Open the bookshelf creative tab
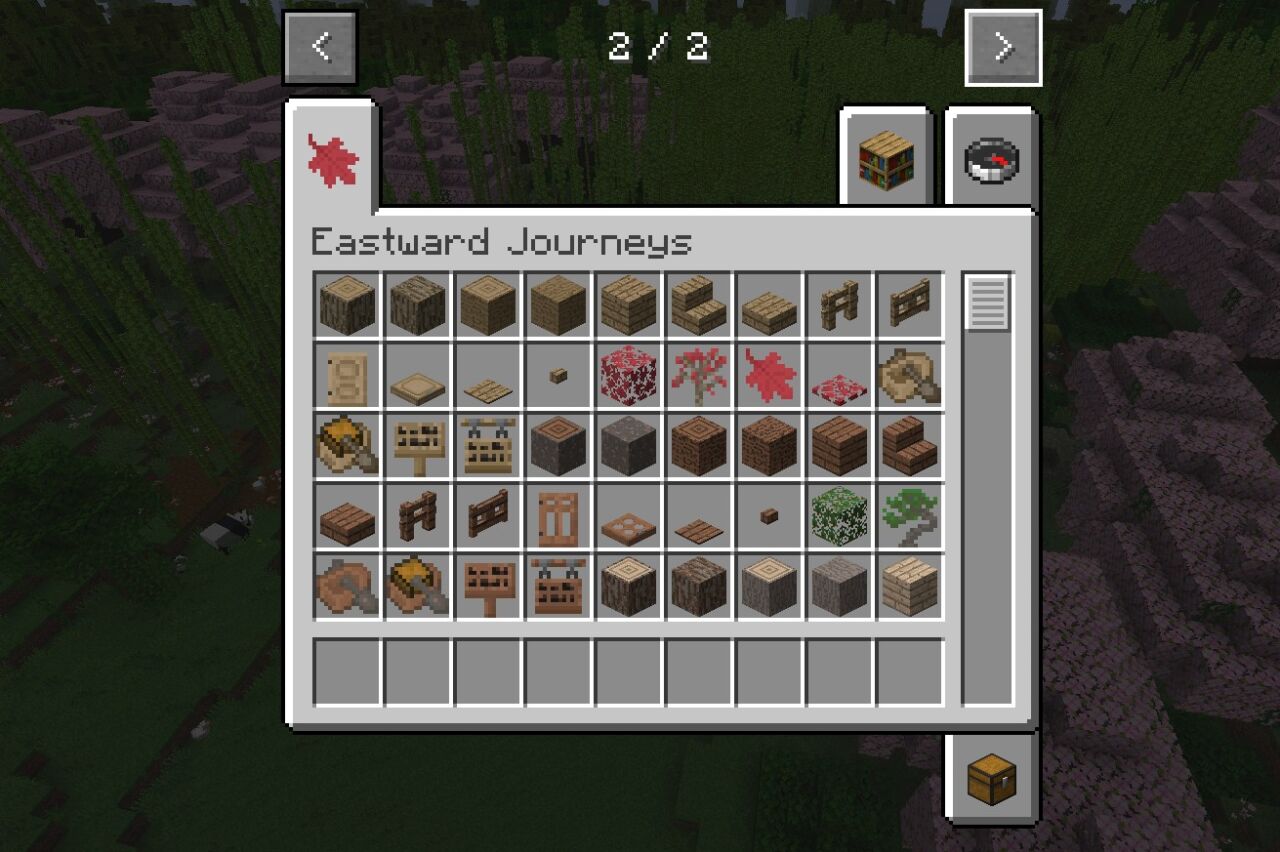 (886, 160)
